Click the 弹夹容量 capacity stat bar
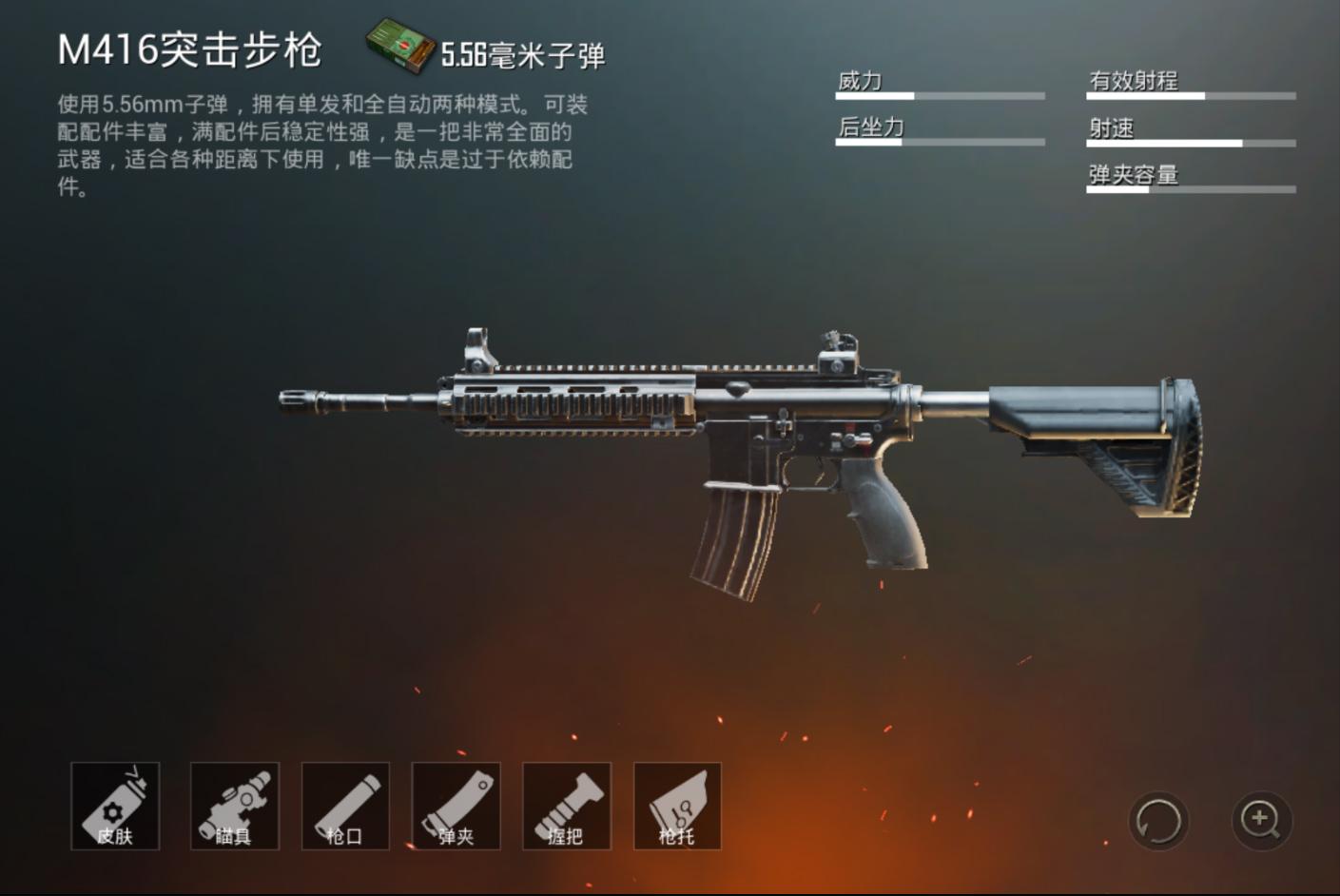The image size is (1340, 896). tap(1190, 188)
